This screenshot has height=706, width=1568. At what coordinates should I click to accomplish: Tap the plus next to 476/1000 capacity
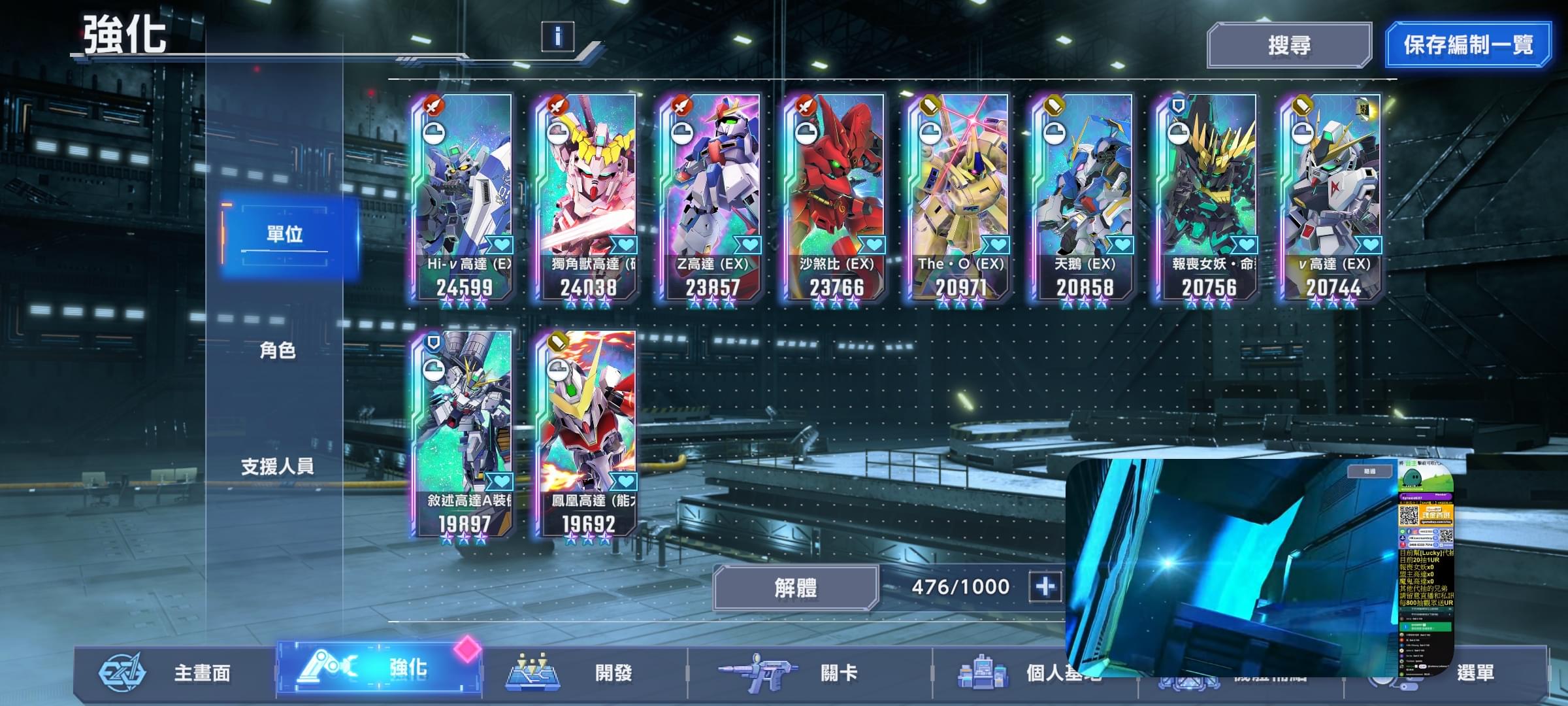pyautogui.click(x=1046, y=588)
